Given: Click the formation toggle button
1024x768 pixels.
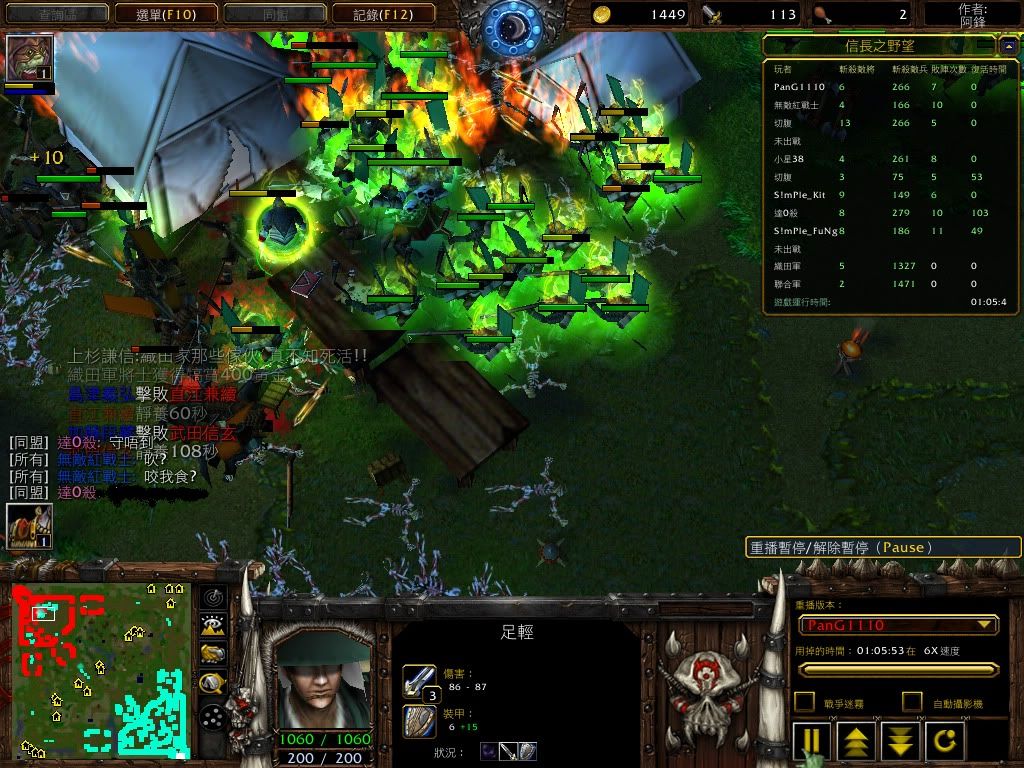Looking at the screenshot, I should 212,717.
